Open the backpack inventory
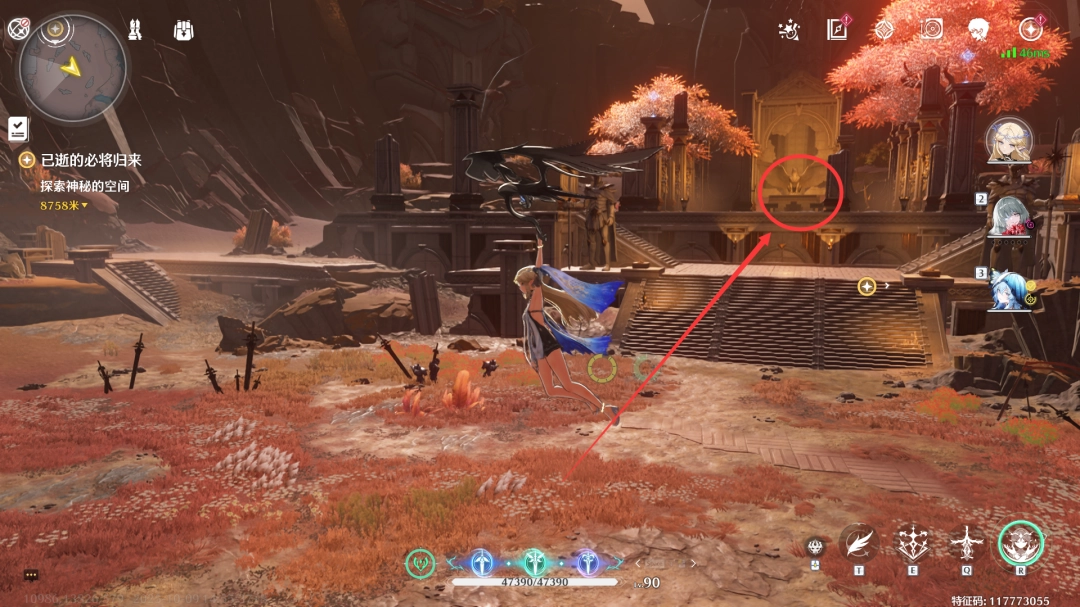1080x607 pixels. click(183, 30)
